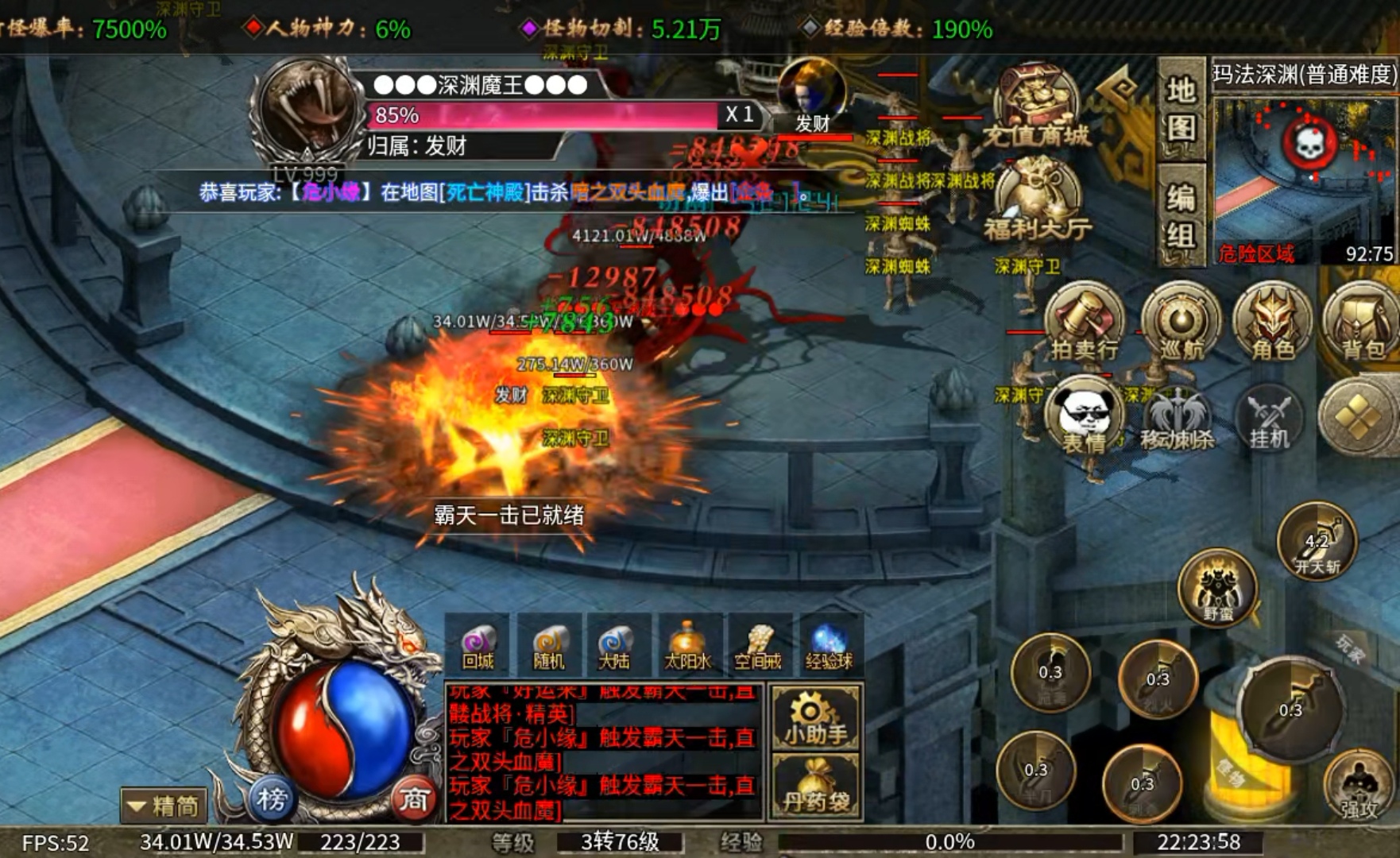Open the 丹药袋 pill bag
Screen dimensions: 1400x858
[x=814, y=787]
